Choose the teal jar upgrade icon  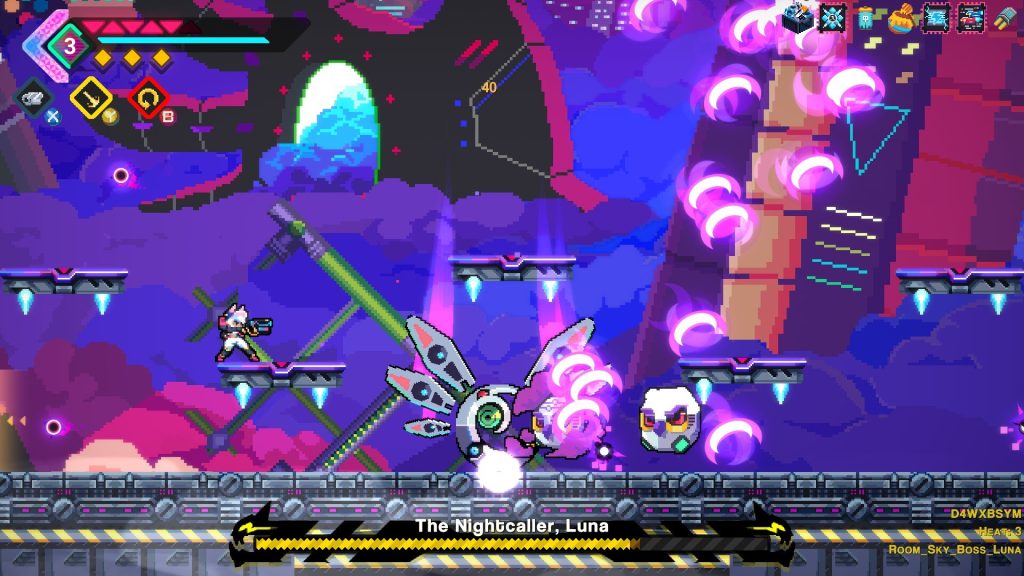[x=866, y=18]
